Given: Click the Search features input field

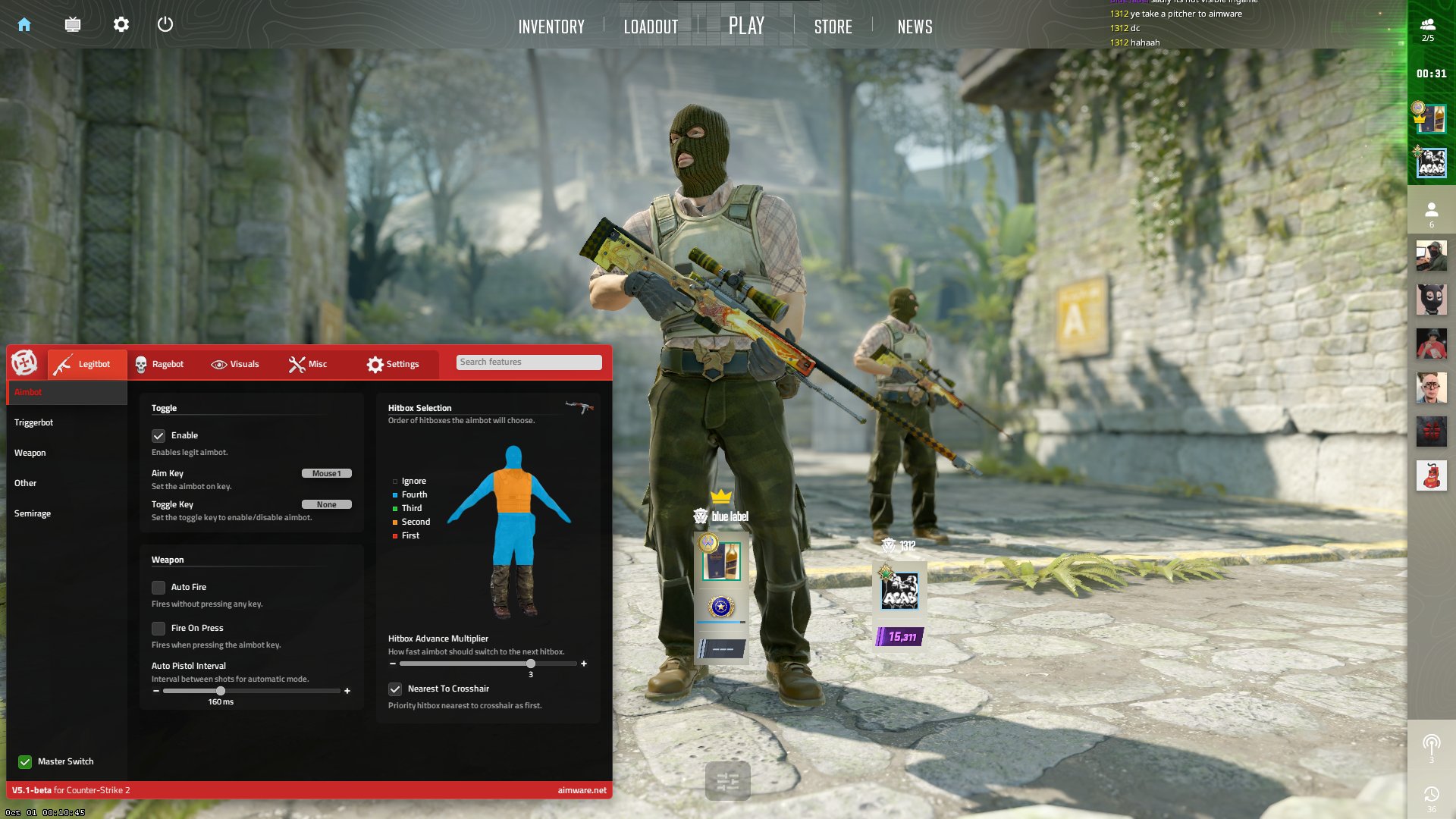Looking at the screenshot, I should [529, 362].
